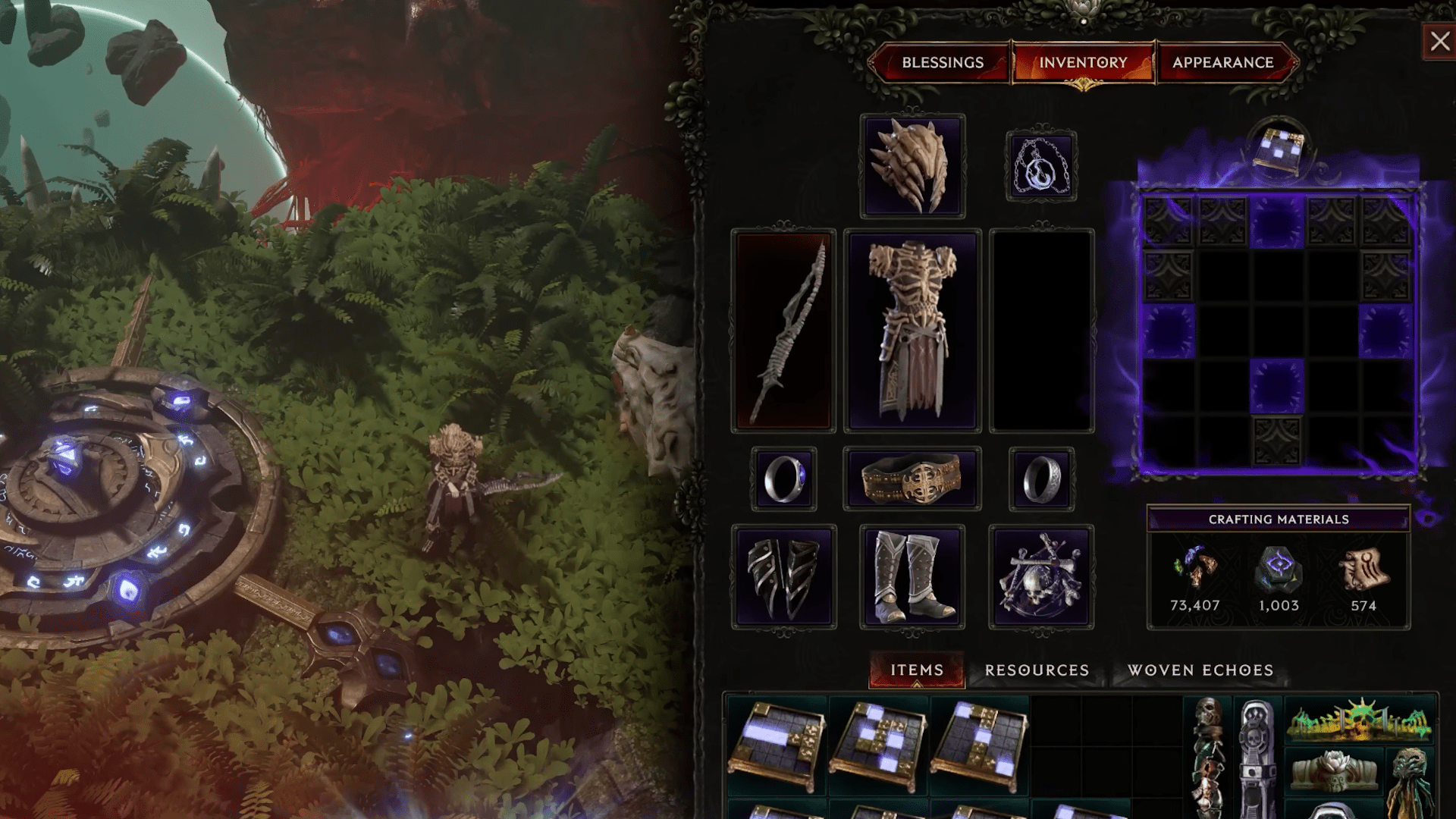Click the equipped amulet slot
1456x819 pixels.
1041,166
